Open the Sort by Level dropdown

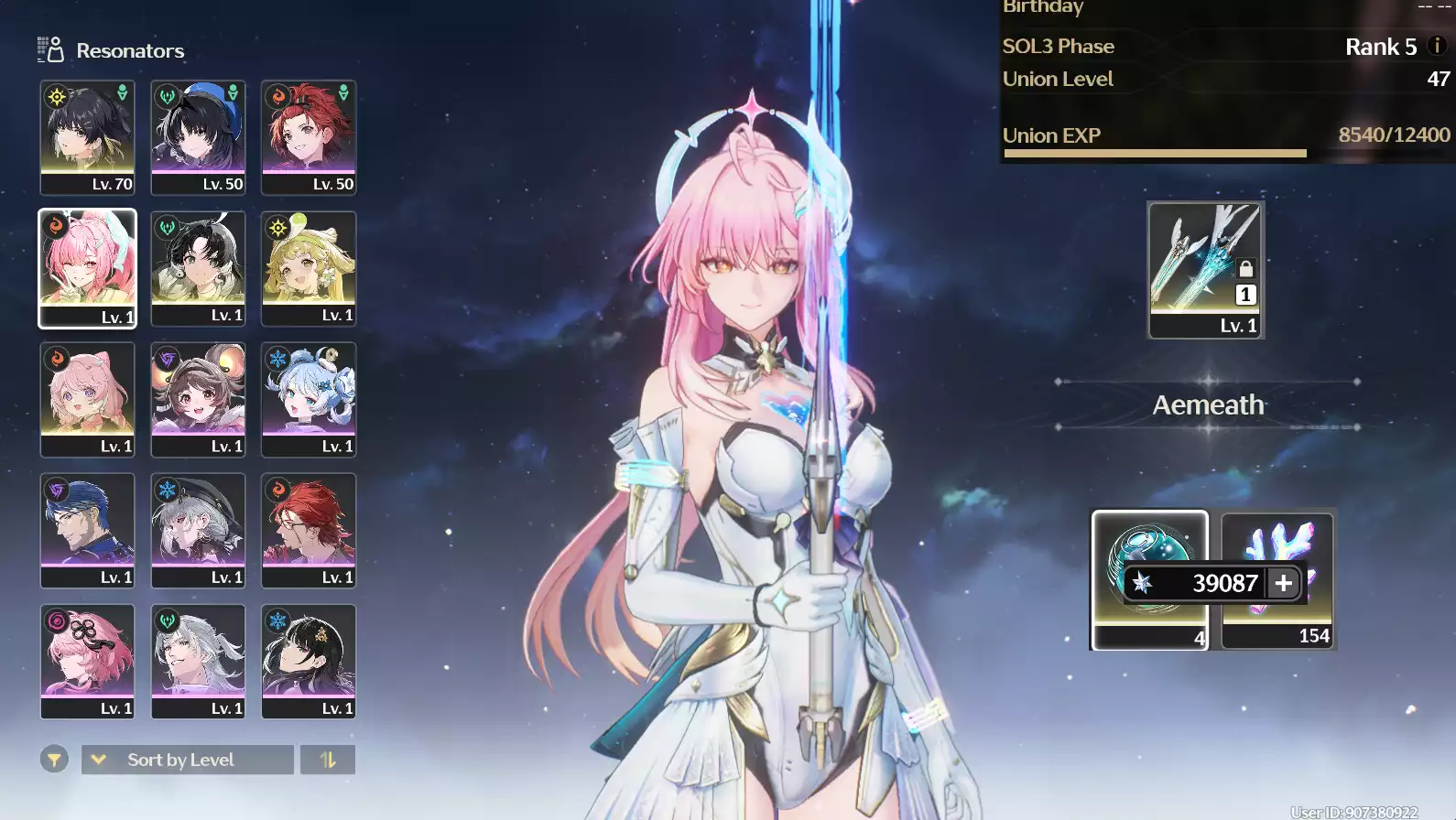pos(188,760)
